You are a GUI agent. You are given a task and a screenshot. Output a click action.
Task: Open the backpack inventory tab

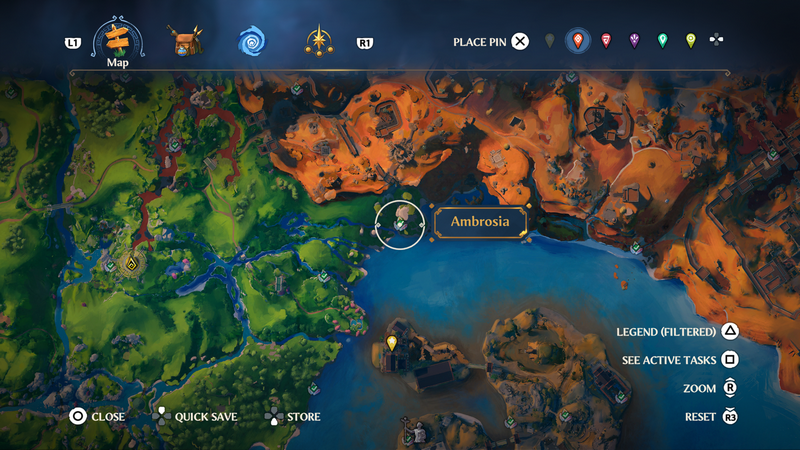click(186, 42)
